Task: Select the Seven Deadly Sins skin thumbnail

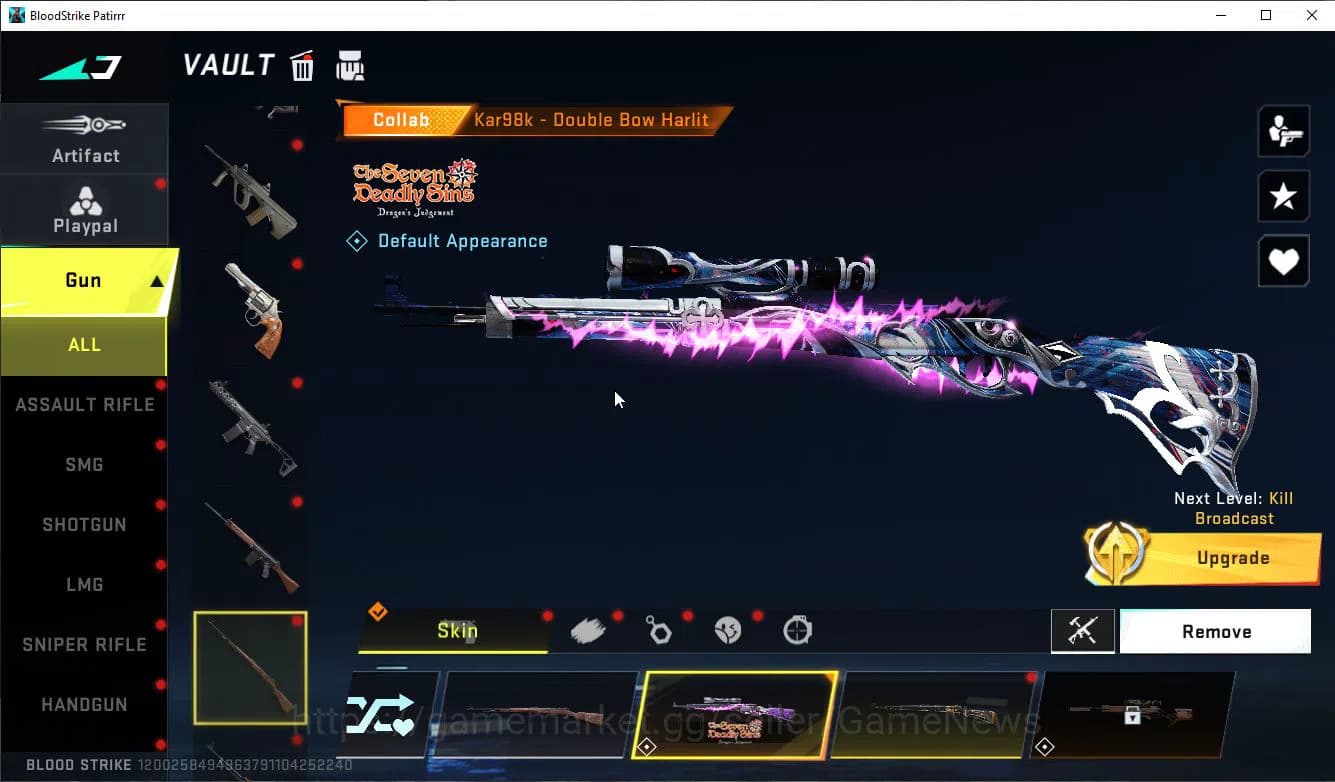Action: [x=730, y=716]
